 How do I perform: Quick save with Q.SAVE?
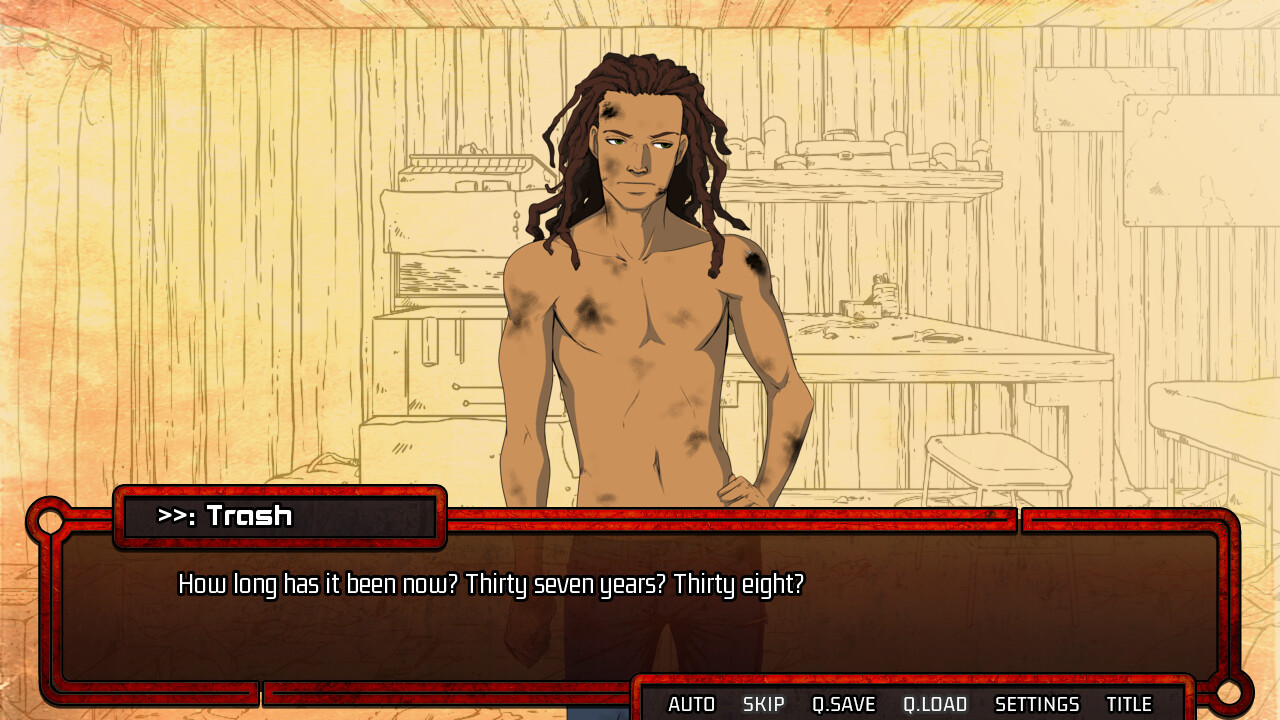coord(843,704)
